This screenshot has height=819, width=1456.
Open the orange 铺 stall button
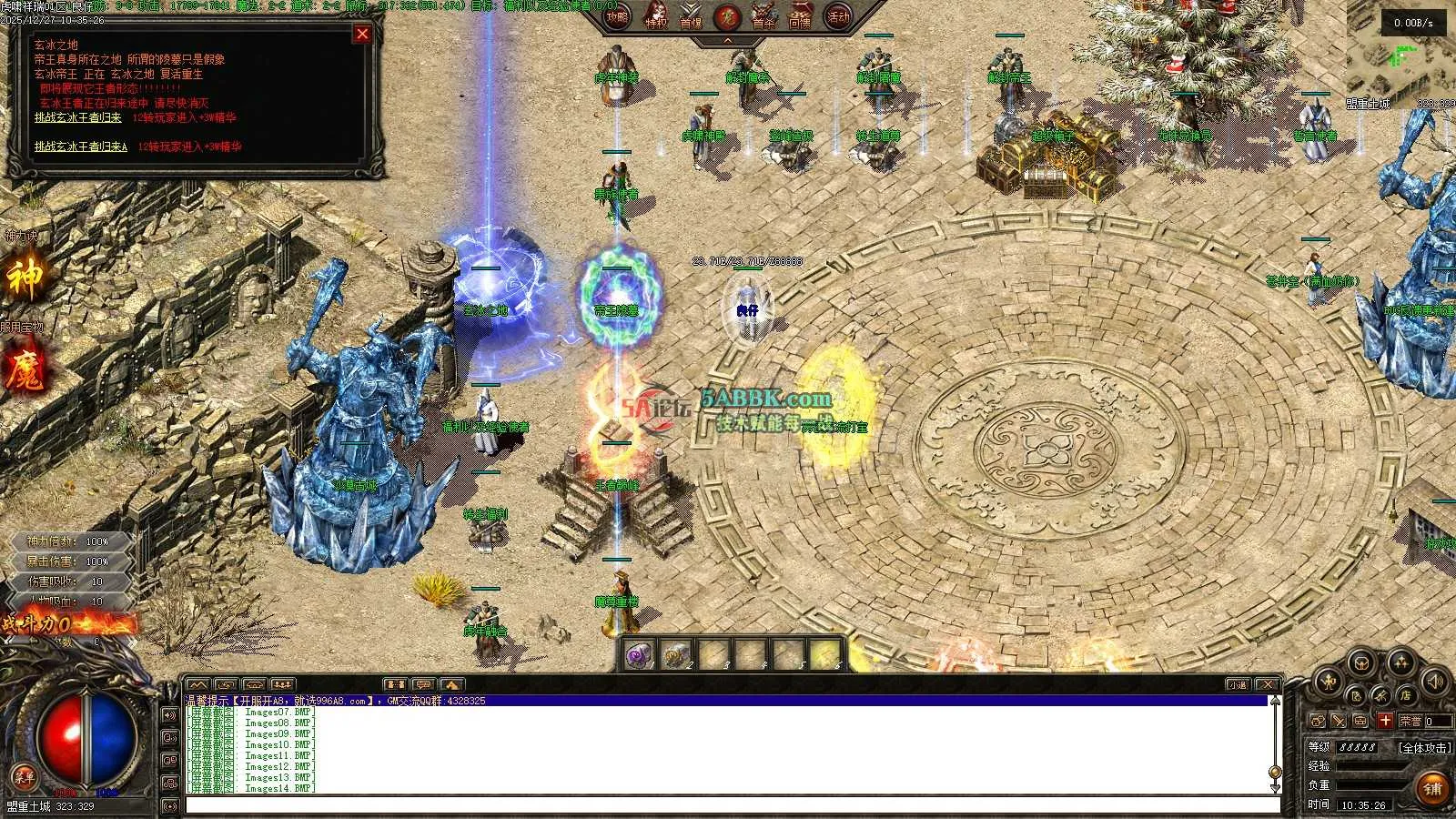click(1433, 788)
